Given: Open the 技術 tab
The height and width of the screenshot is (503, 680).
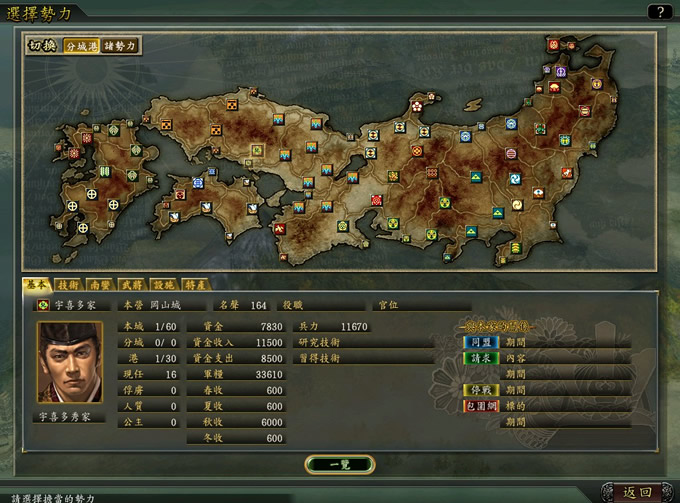Looking at the screenshot, I should [x=68, y=285].
